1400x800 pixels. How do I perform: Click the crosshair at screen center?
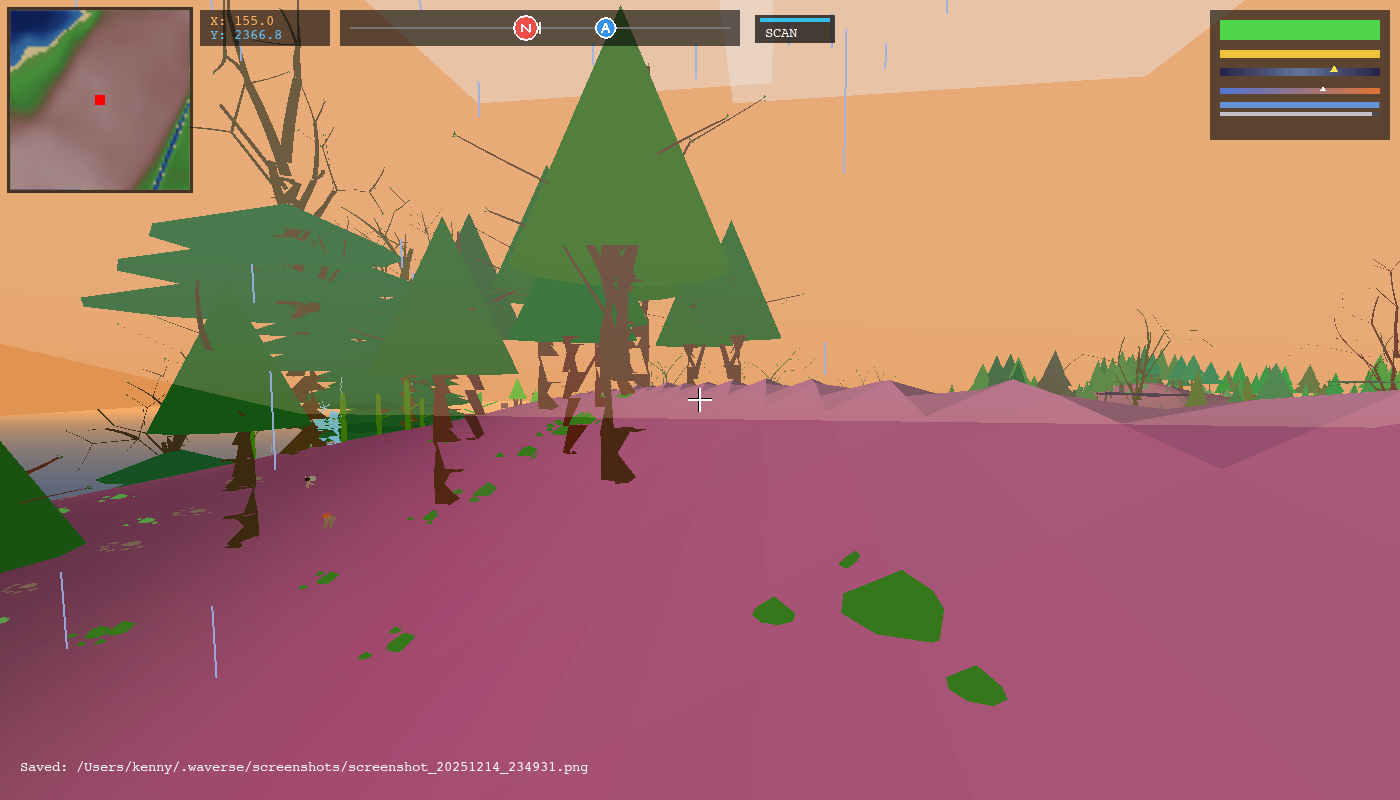(700, 400)
